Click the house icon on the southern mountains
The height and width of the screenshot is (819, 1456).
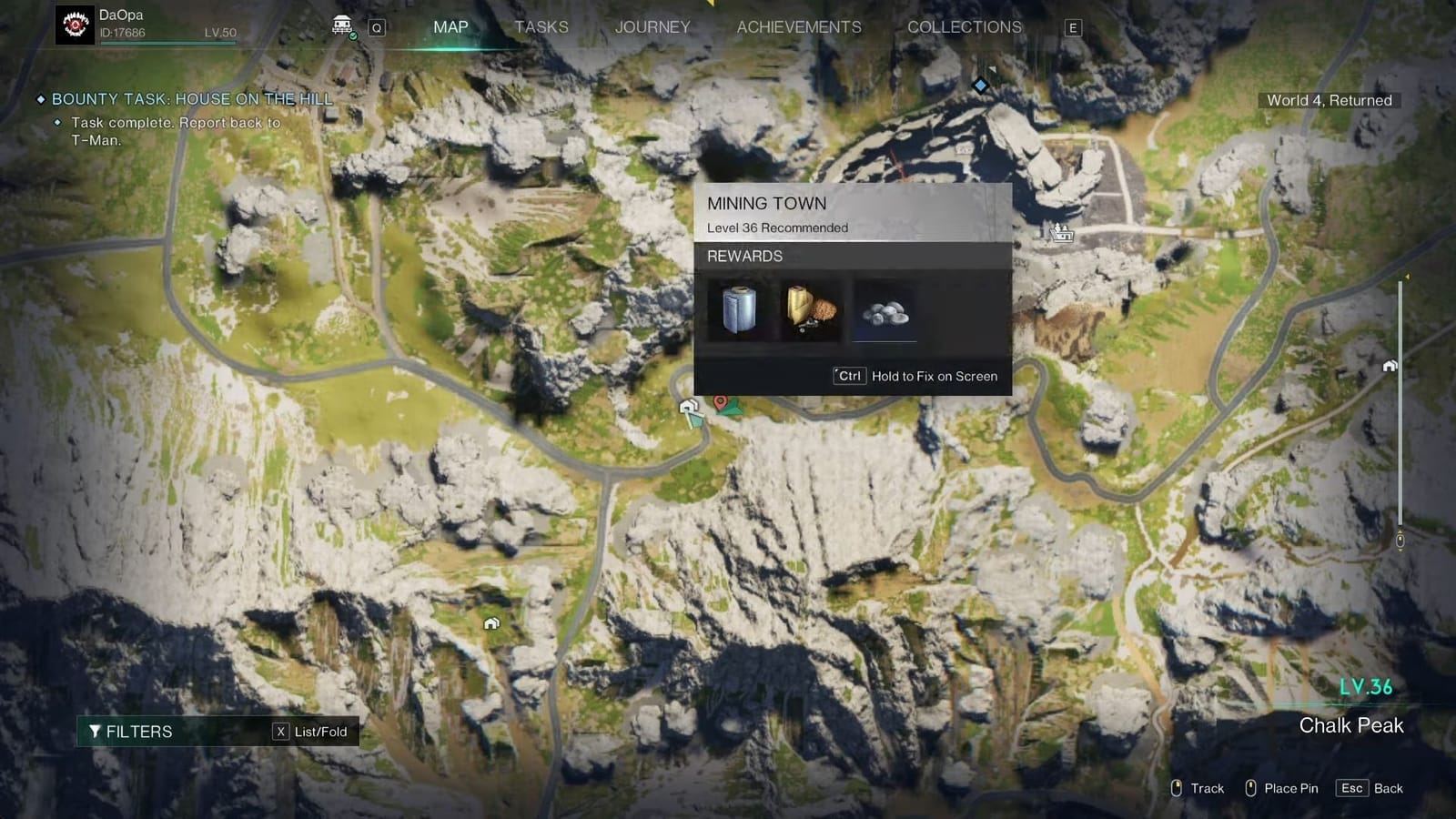click(x=492, y=622)
